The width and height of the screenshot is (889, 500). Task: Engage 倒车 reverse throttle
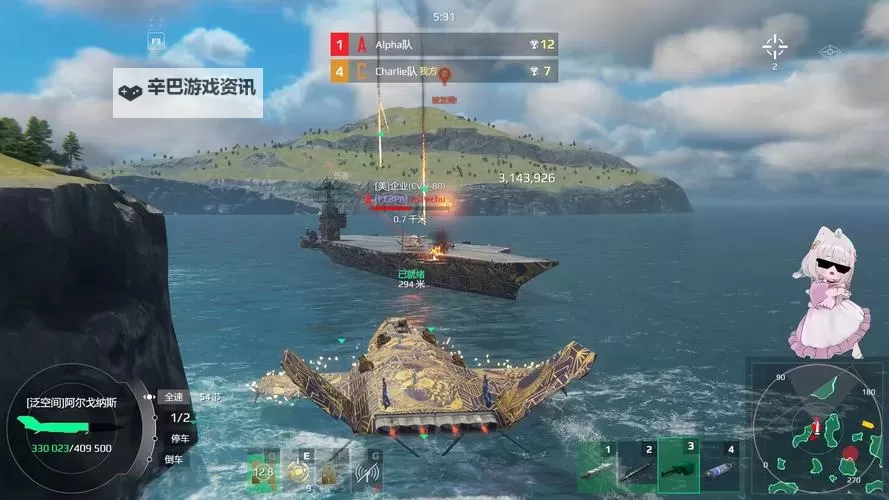tap(175, 459)
